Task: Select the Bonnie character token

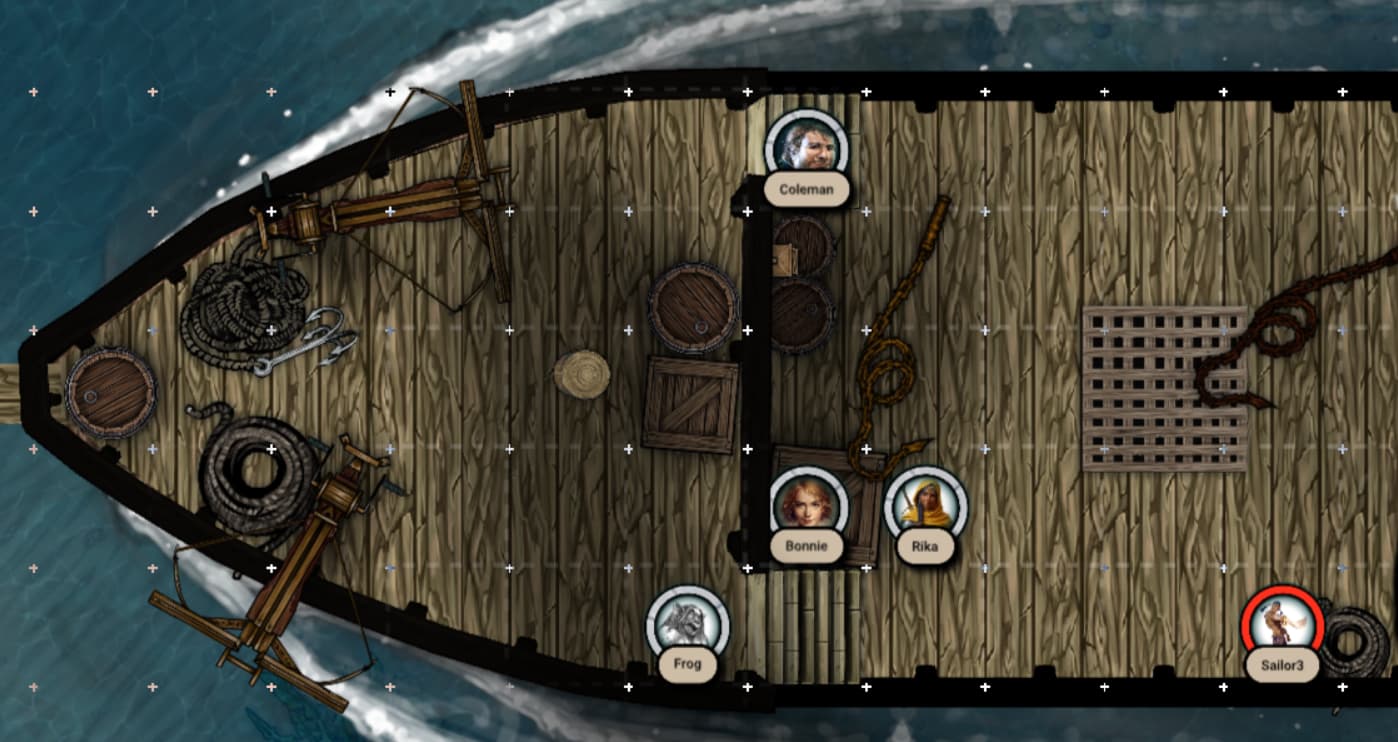Action: click(809, 506)
